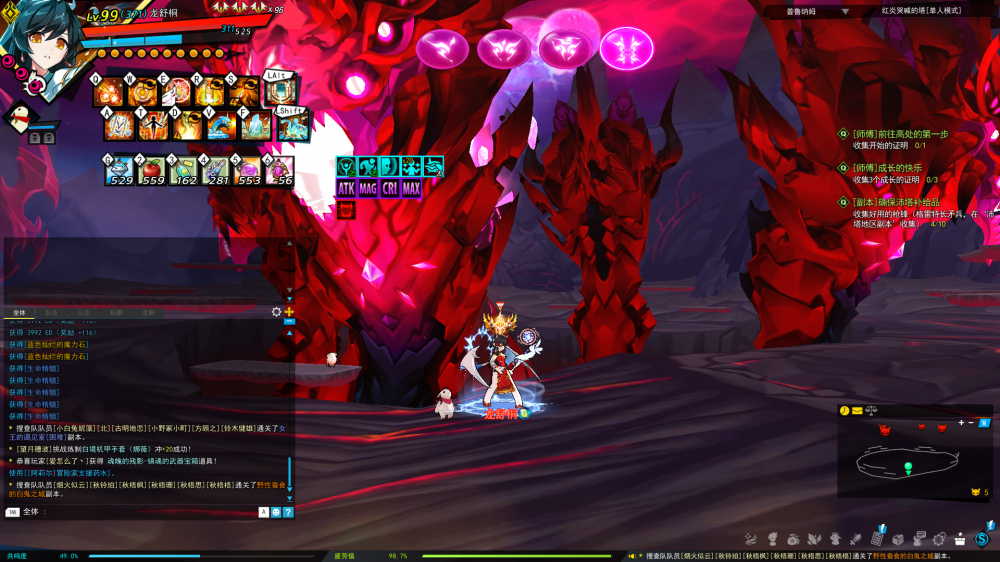Zoom out the minimap with minus button
The width and height of the screenshot is (1000, 562).
pos(971,423)
